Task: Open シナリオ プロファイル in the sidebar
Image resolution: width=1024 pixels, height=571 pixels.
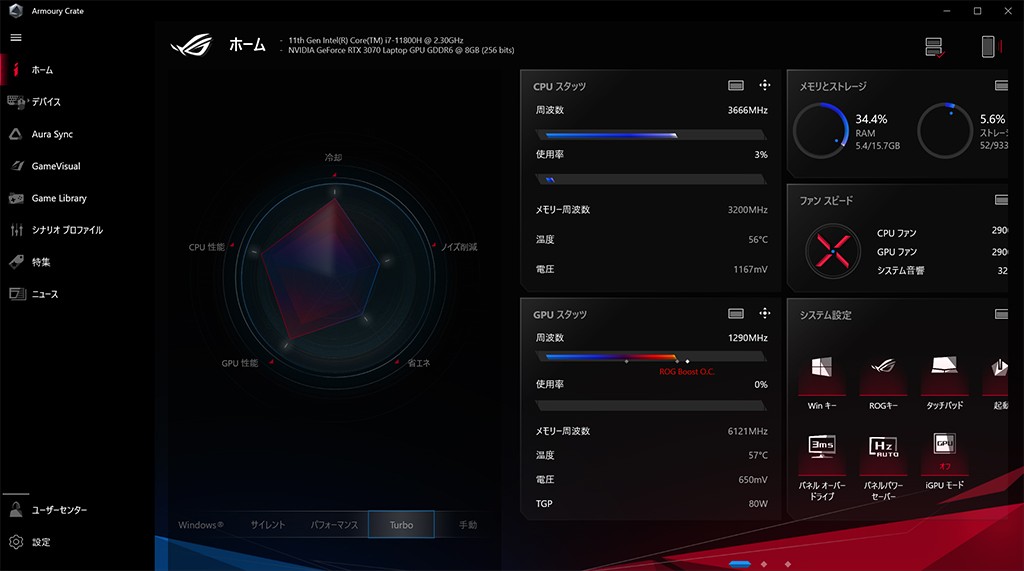Action: (66, 230)
